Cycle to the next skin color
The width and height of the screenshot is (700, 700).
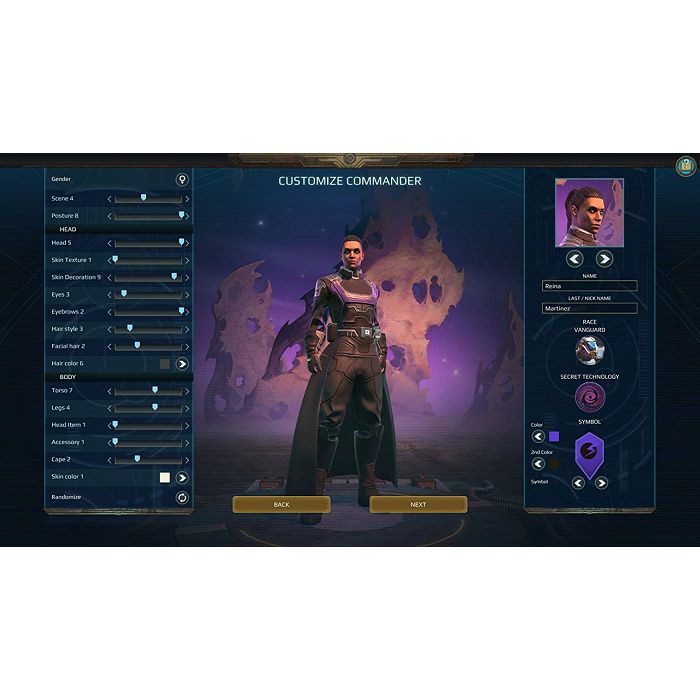click(x=182, y=478)
